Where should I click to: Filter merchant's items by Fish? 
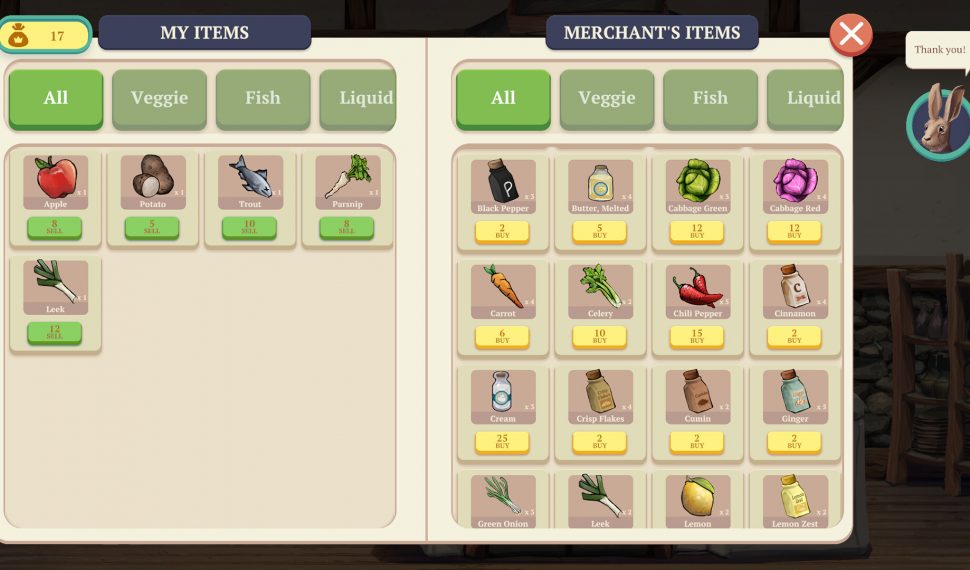709,98
